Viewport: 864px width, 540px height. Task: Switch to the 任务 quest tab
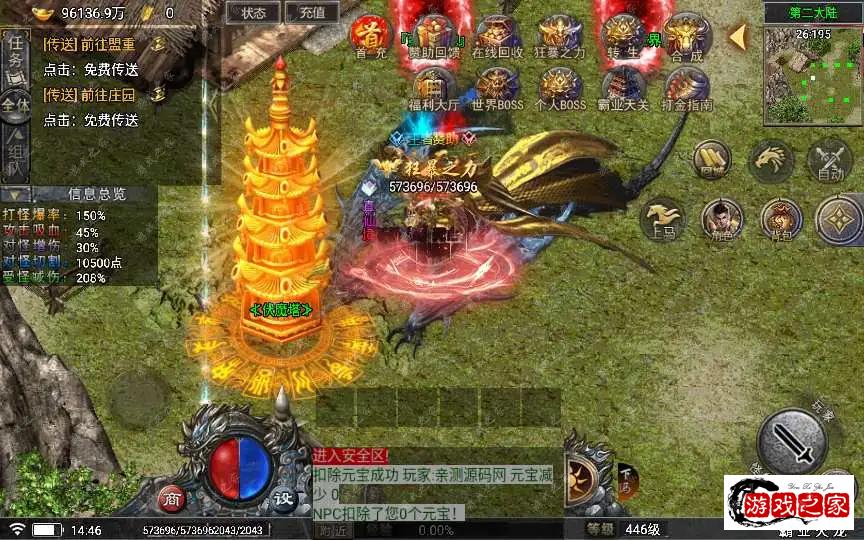tap(16, 53)
